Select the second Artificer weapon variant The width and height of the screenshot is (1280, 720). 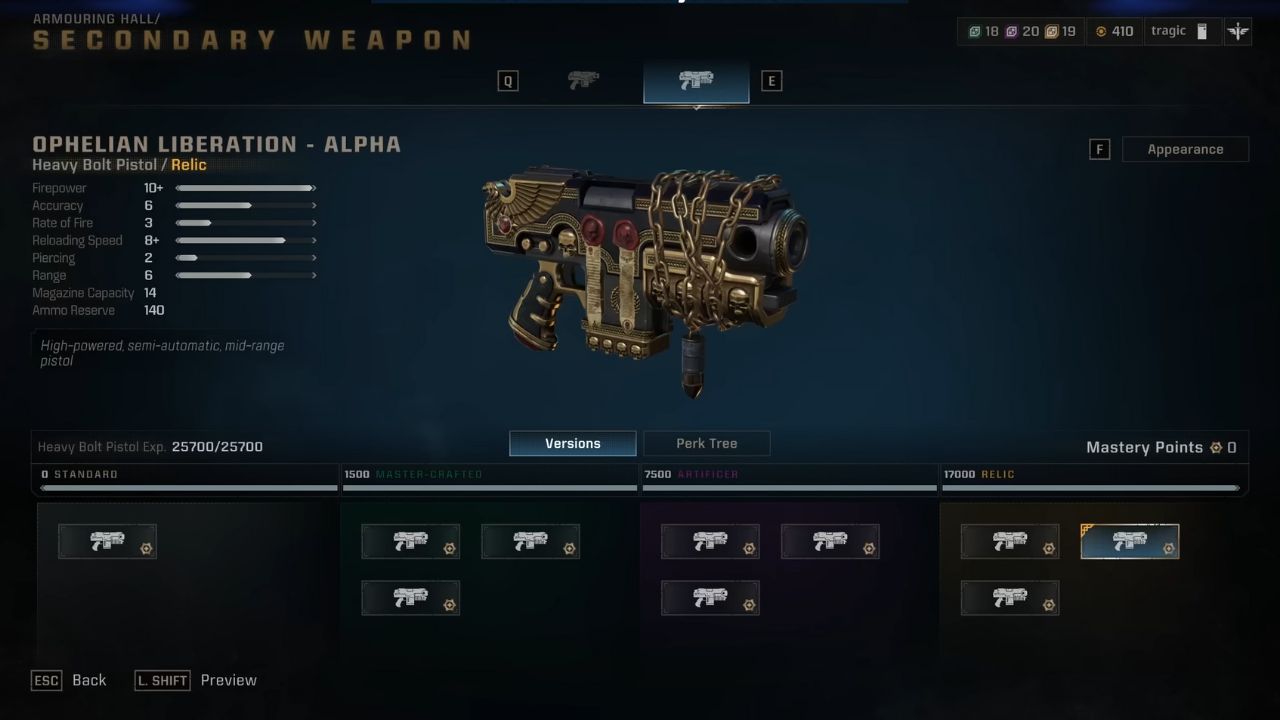coord(831,541)
